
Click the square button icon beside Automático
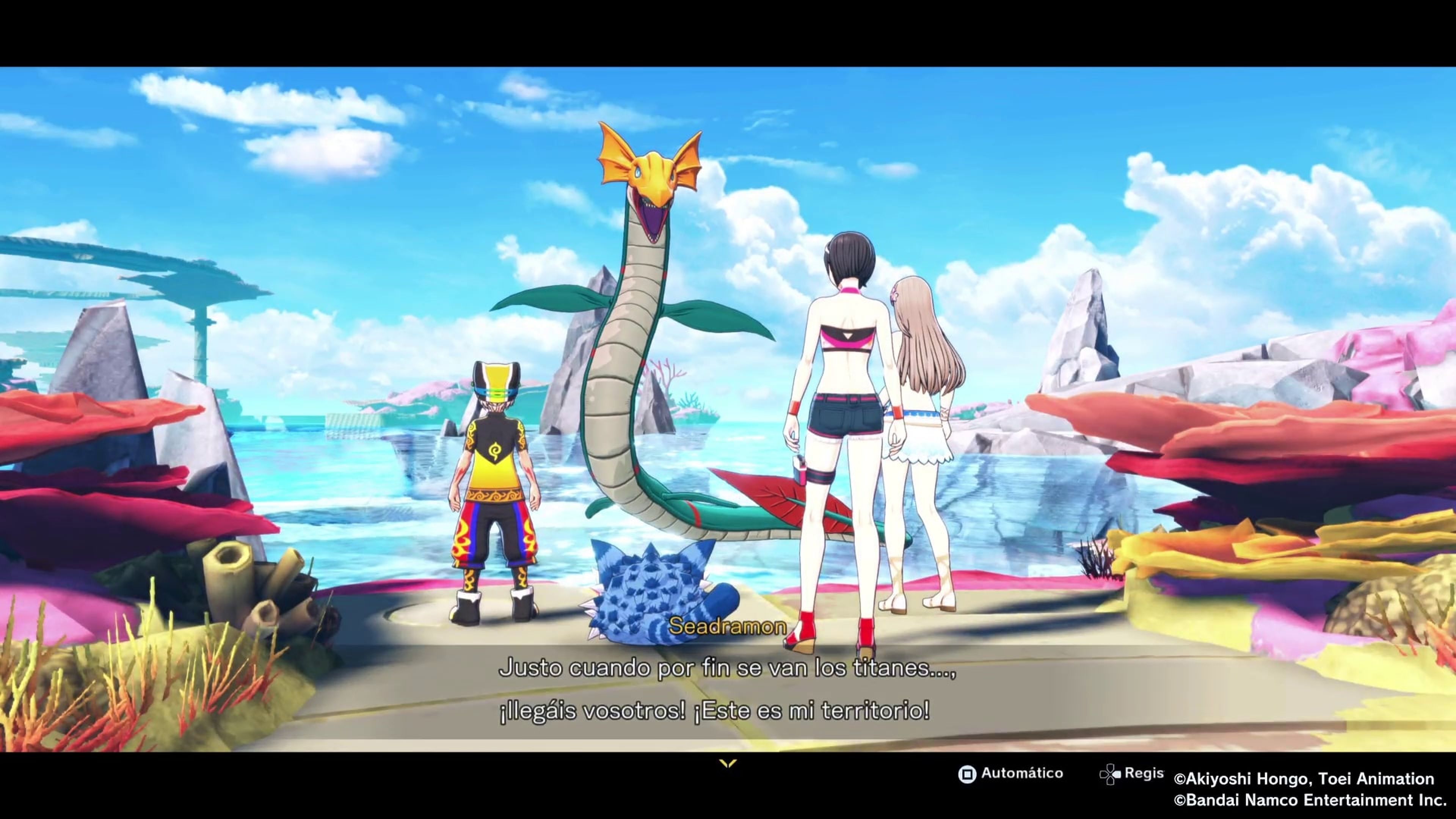click(967, 773)
